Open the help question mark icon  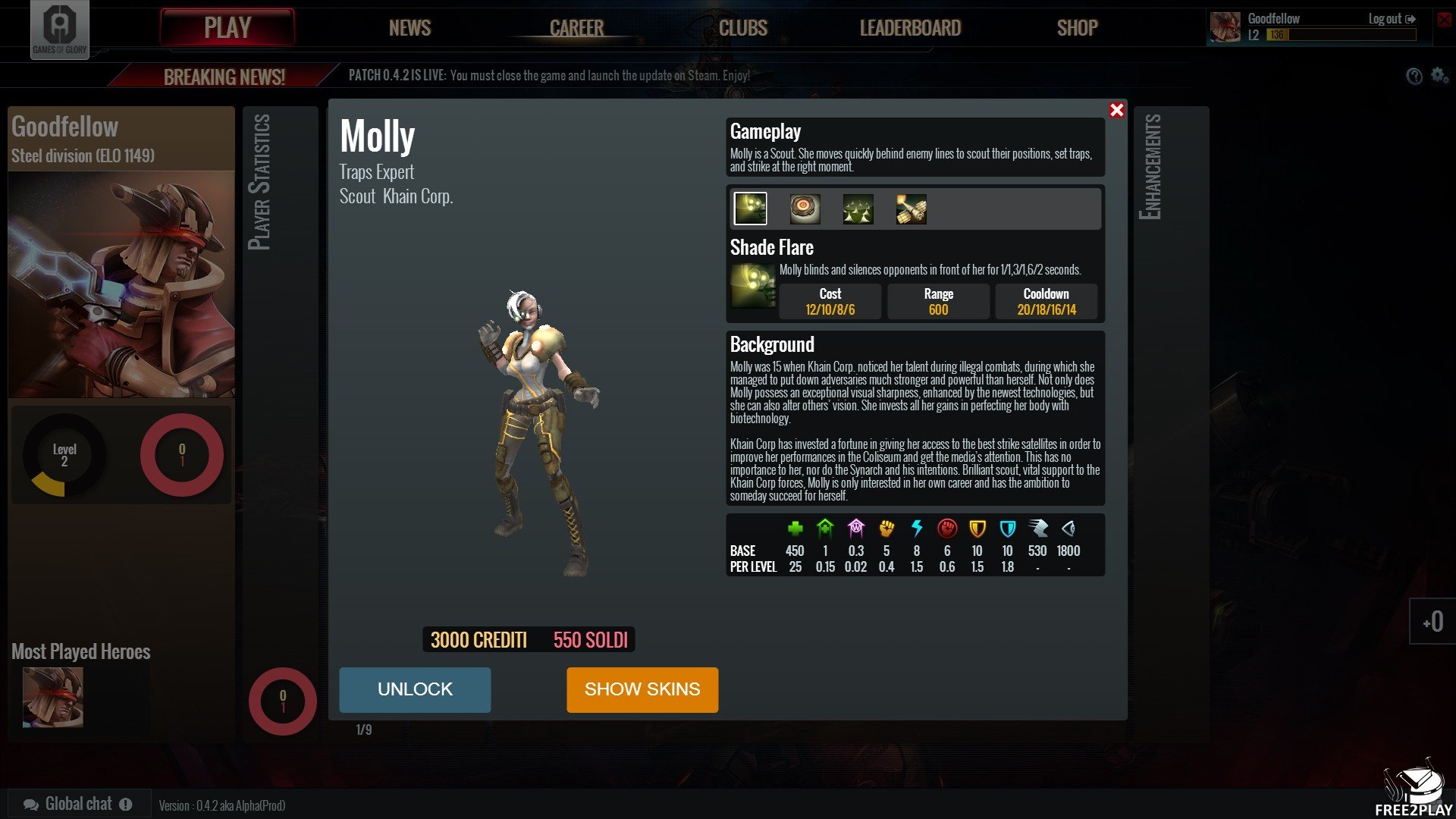(x=1414, y=76)
